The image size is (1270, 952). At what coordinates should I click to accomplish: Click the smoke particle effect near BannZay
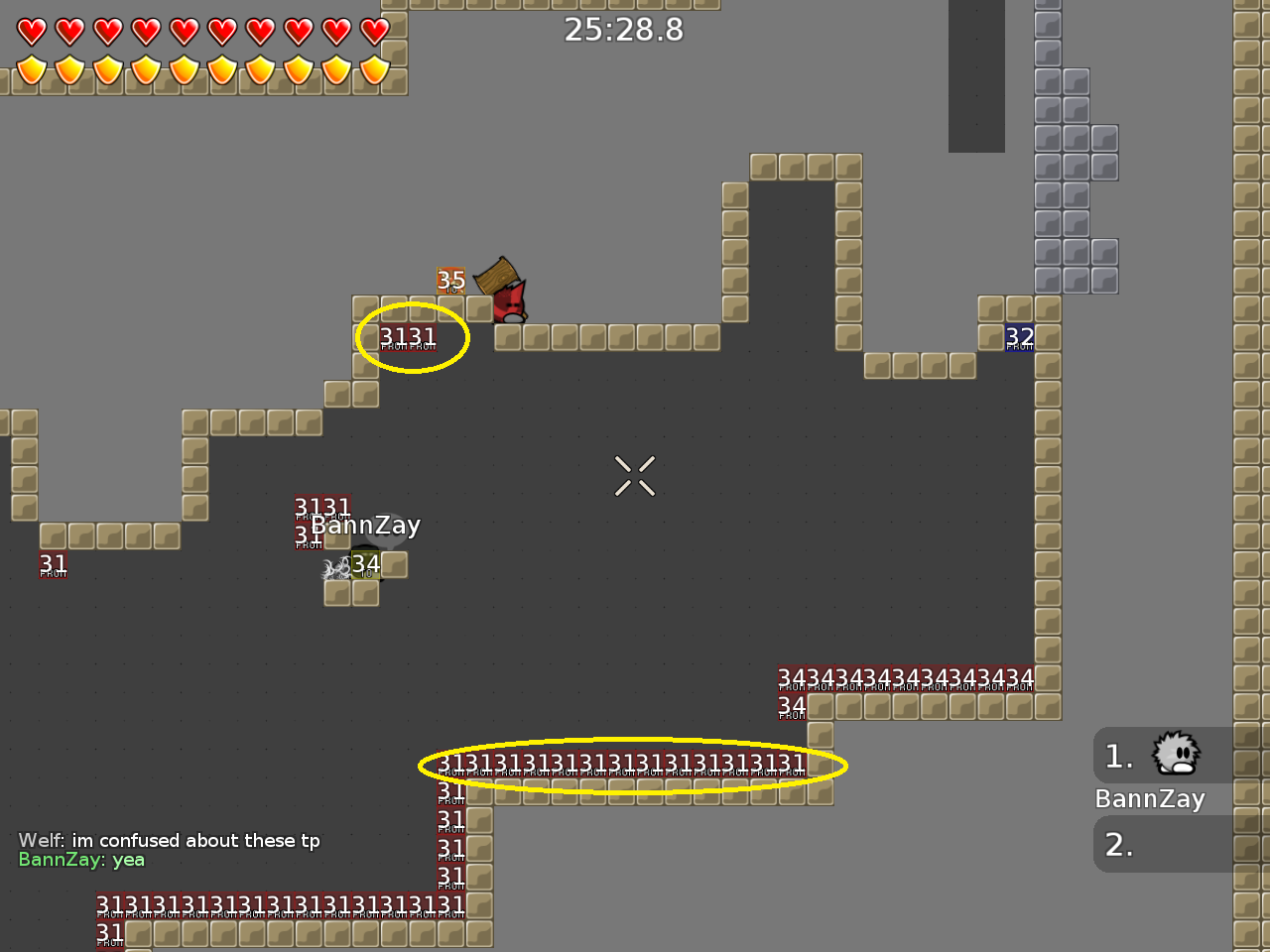tap(333, 568)
